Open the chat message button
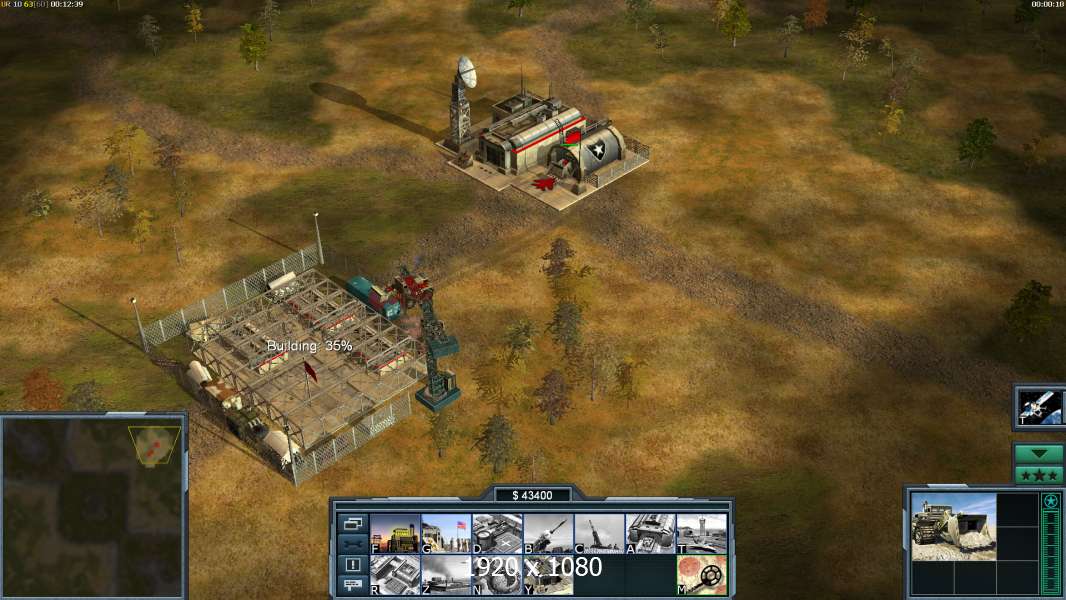The image size is (1066, 600). (x=352, y=586)
